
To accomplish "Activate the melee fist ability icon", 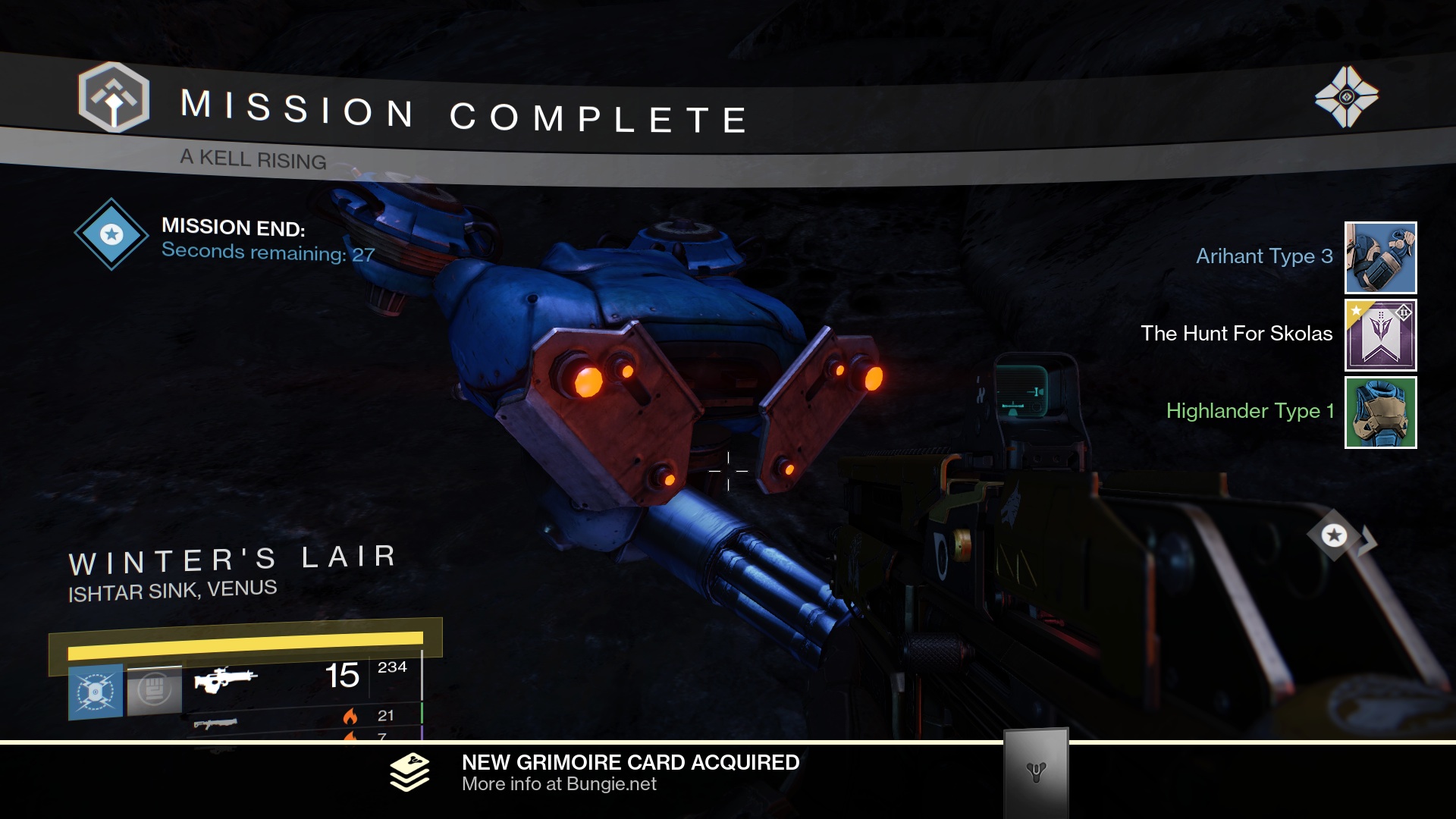I will click(155, 690).
